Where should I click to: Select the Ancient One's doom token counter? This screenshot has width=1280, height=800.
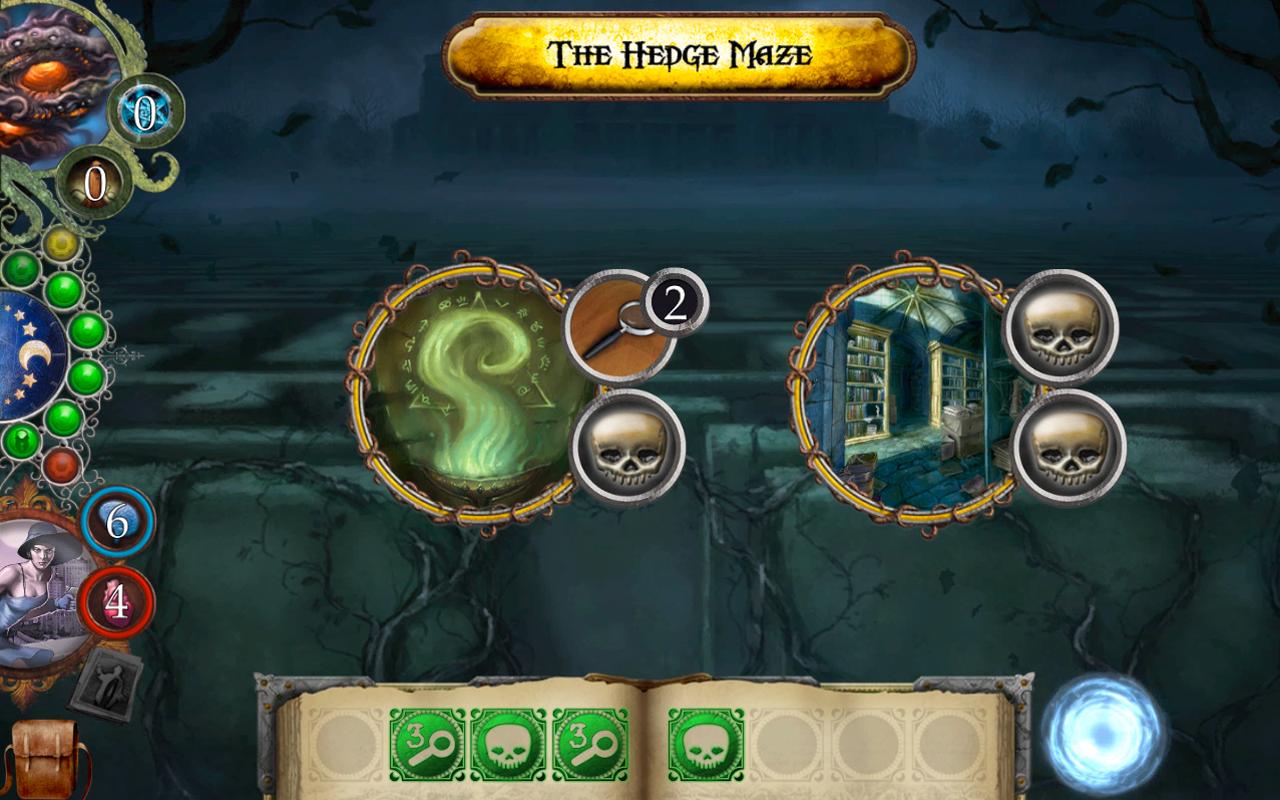pos(95,182)
